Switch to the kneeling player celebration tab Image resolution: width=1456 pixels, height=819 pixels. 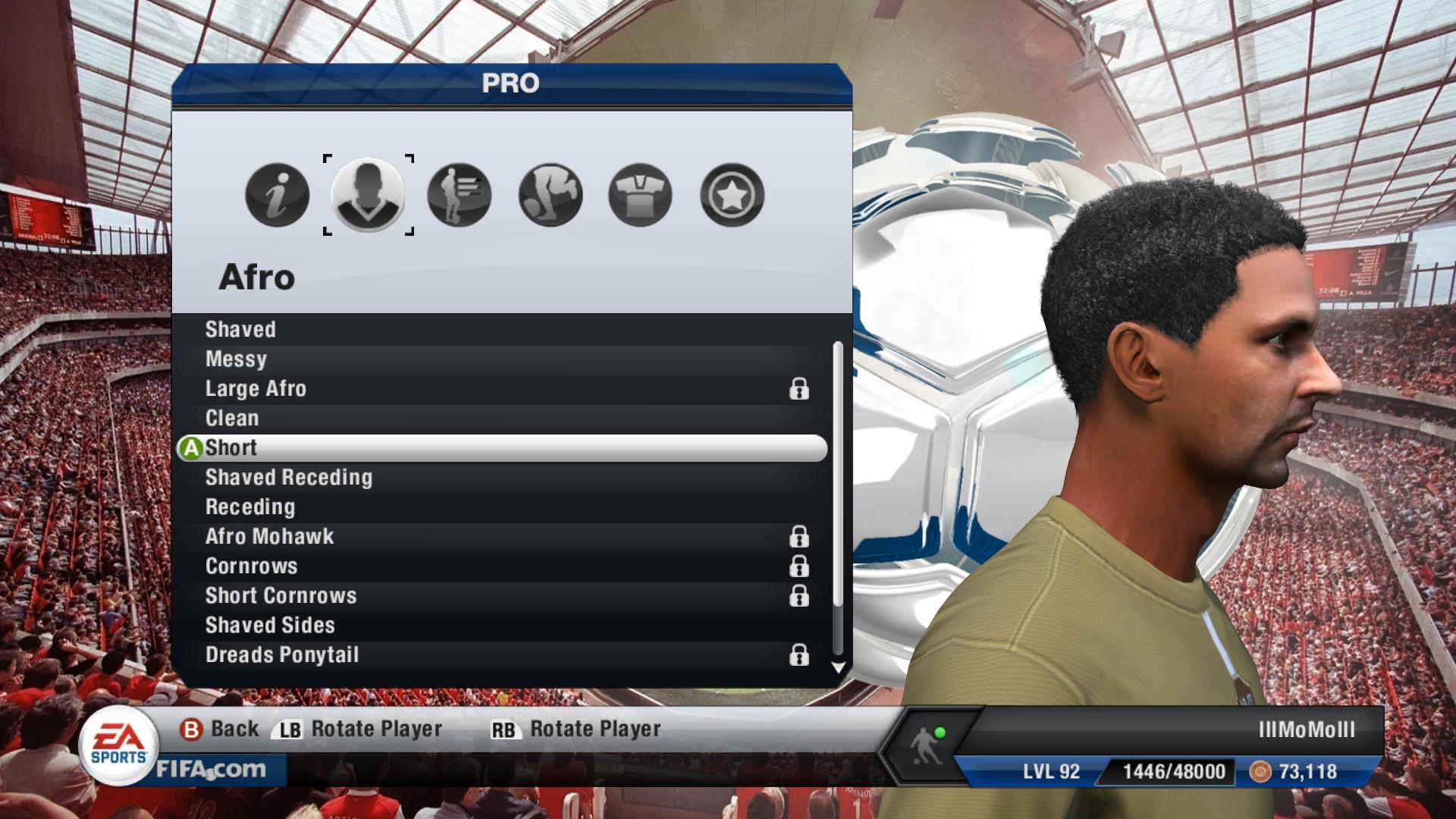pos(551,195)
